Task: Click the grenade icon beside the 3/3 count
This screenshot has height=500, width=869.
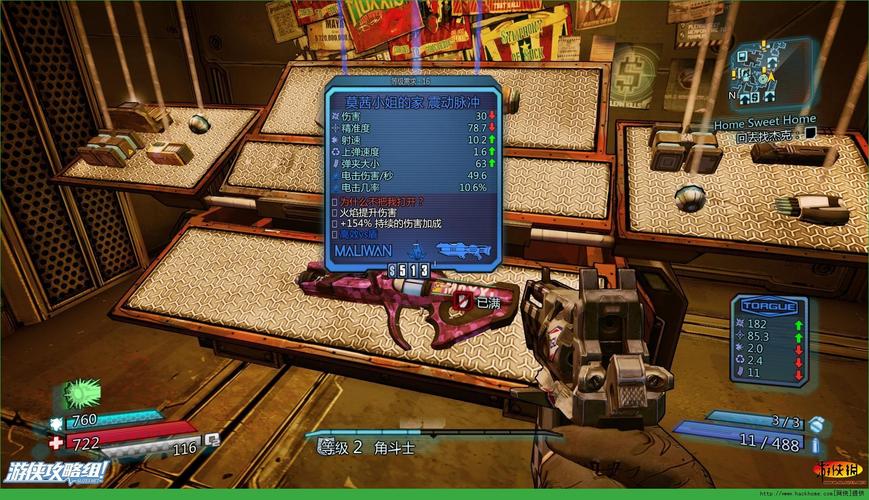Action: click(x=818, y=423)
